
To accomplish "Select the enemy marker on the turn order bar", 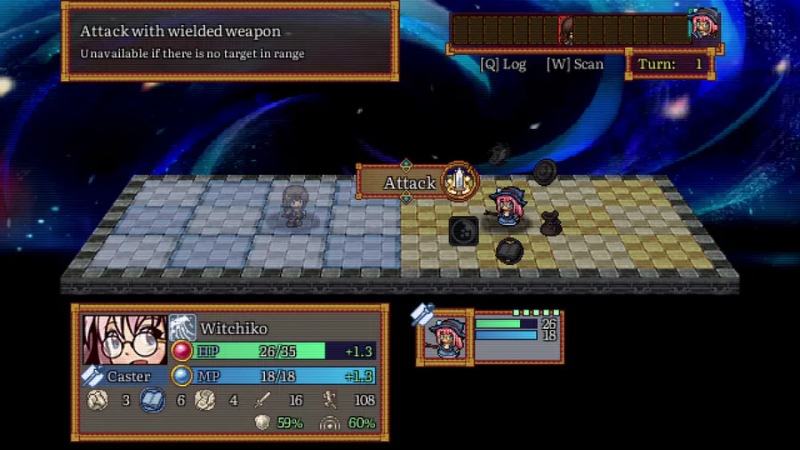I will (567, 30).
